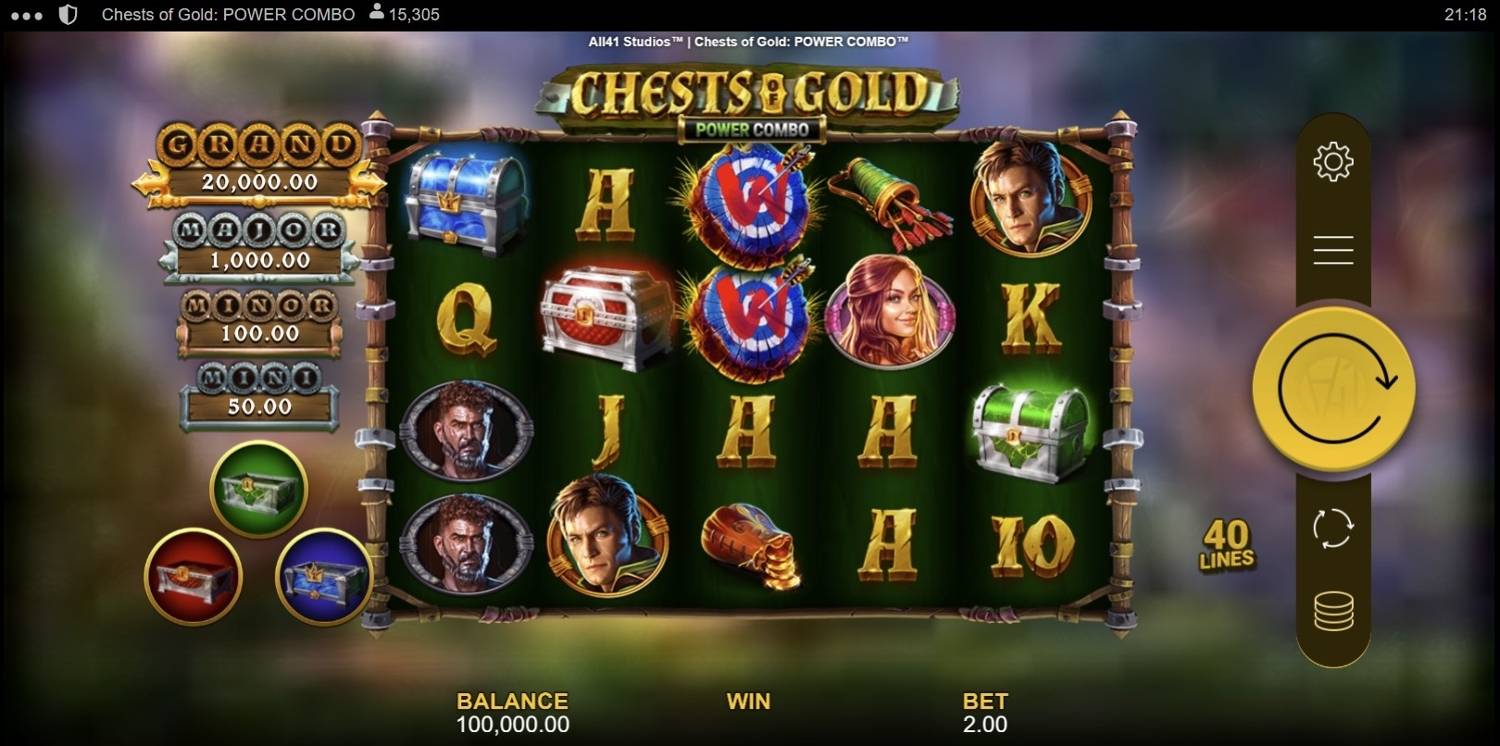Click the player count indicator showing 15,305
1500x746 pixels.
click(404, 15)
